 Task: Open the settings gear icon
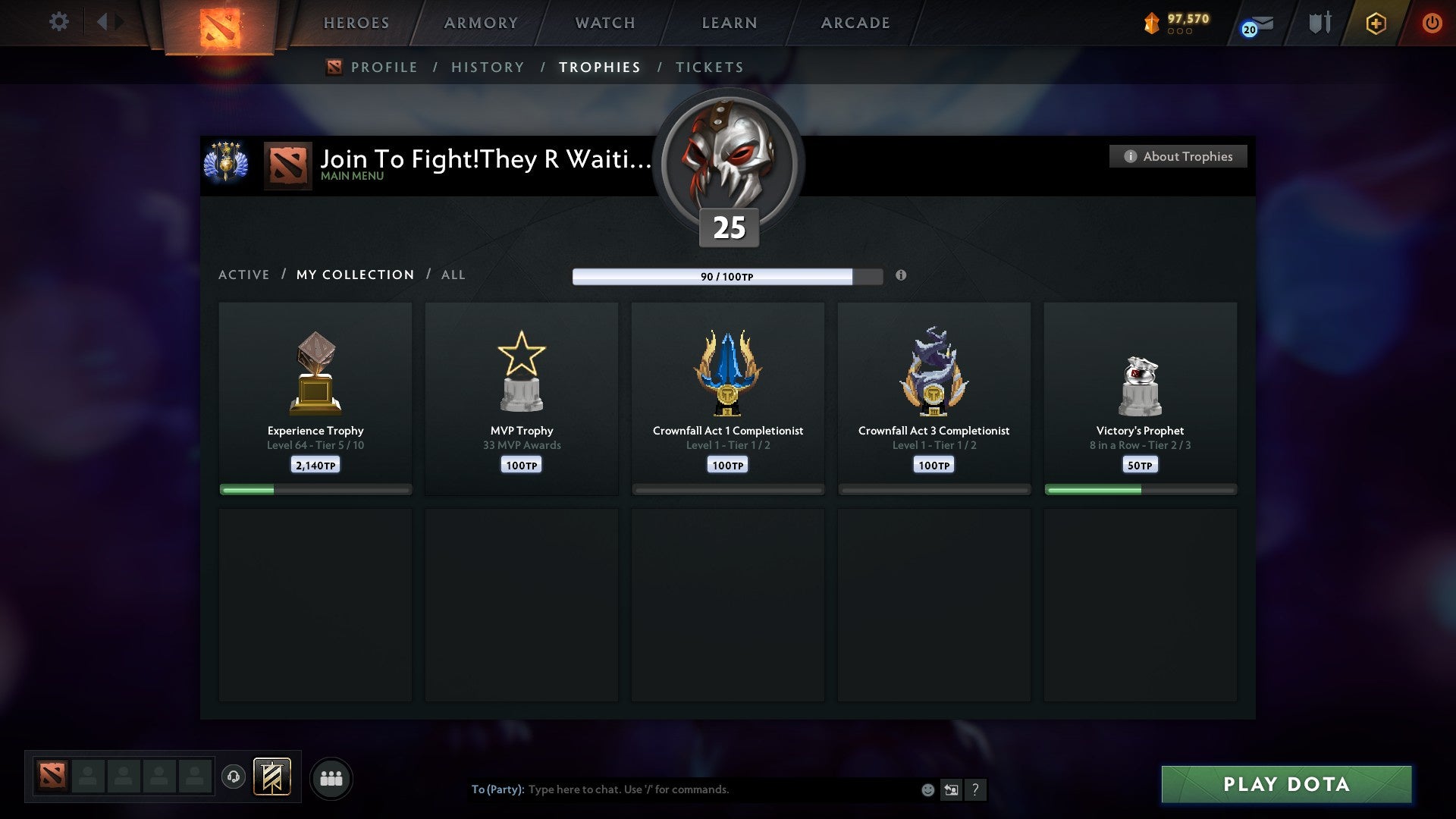pyautogui.click(x=59, y=22)
